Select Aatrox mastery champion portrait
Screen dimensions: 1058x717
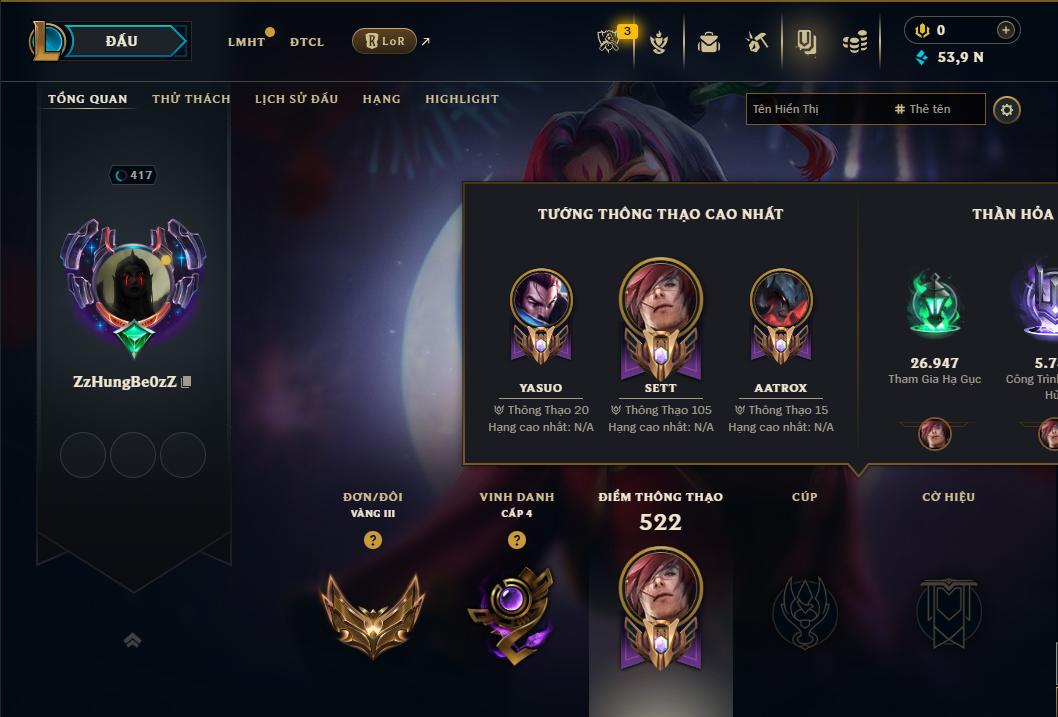[x=781, y=301]
